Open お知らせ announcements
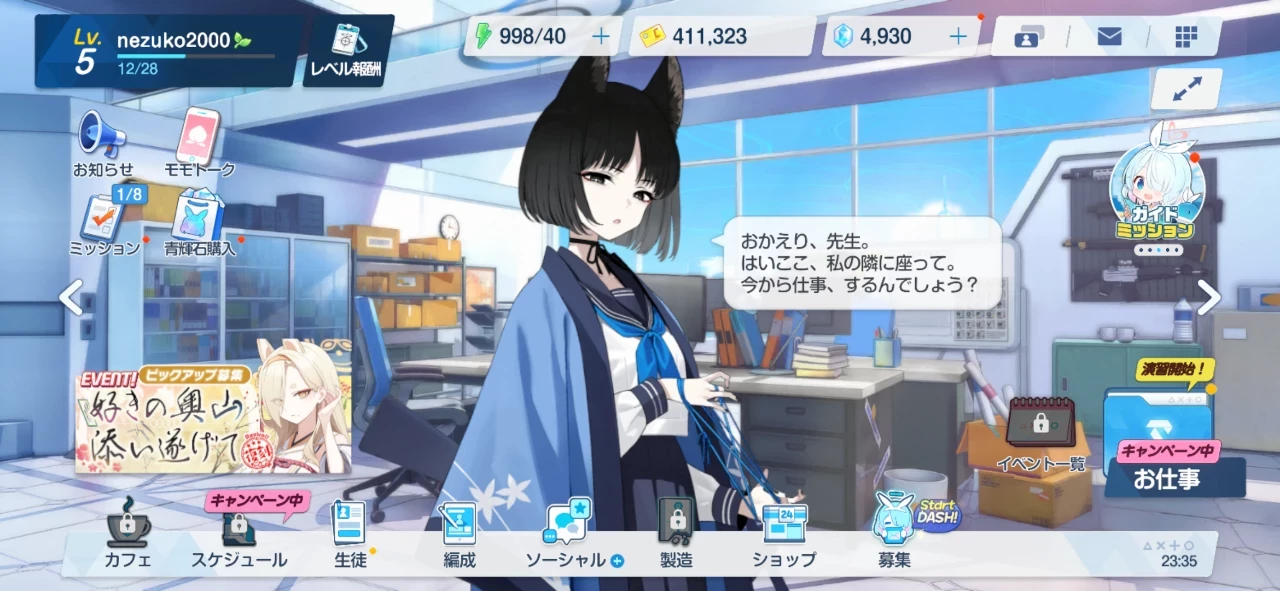Image resolution: width=1280 pixels, height=591 pixels. tap(102, 143)
